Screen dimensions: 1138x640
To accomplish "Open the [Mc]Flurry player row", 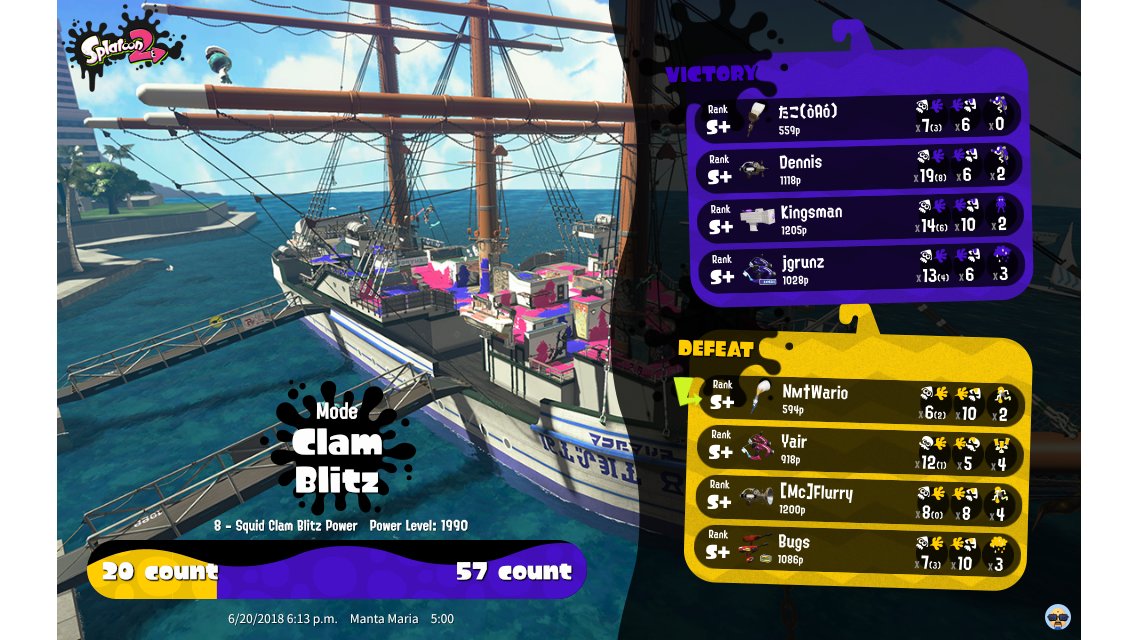I will (x=860, y=498).
